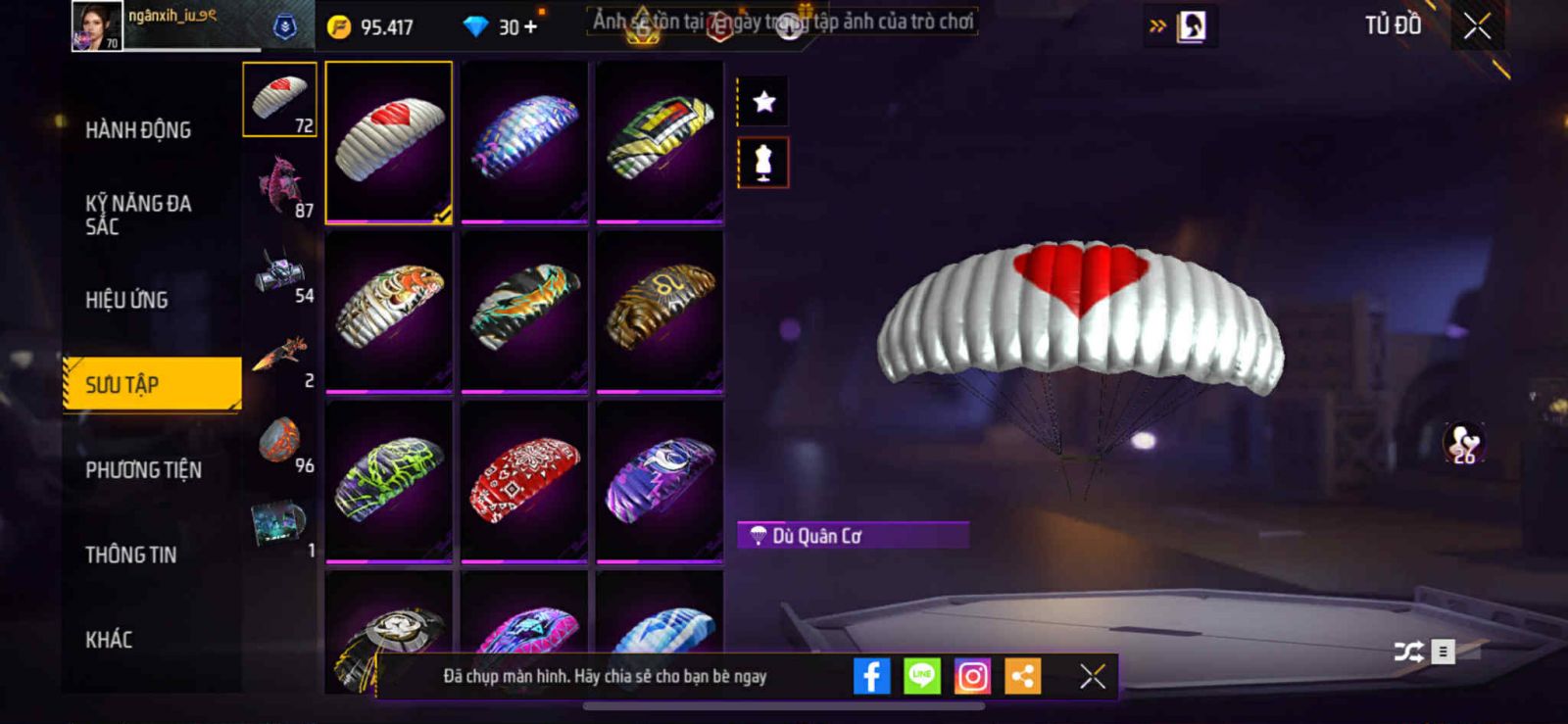The image size is (1568, 724).
Task: Open the PHƯƠNG TIỆN tab
Action: tap(143, 469)
